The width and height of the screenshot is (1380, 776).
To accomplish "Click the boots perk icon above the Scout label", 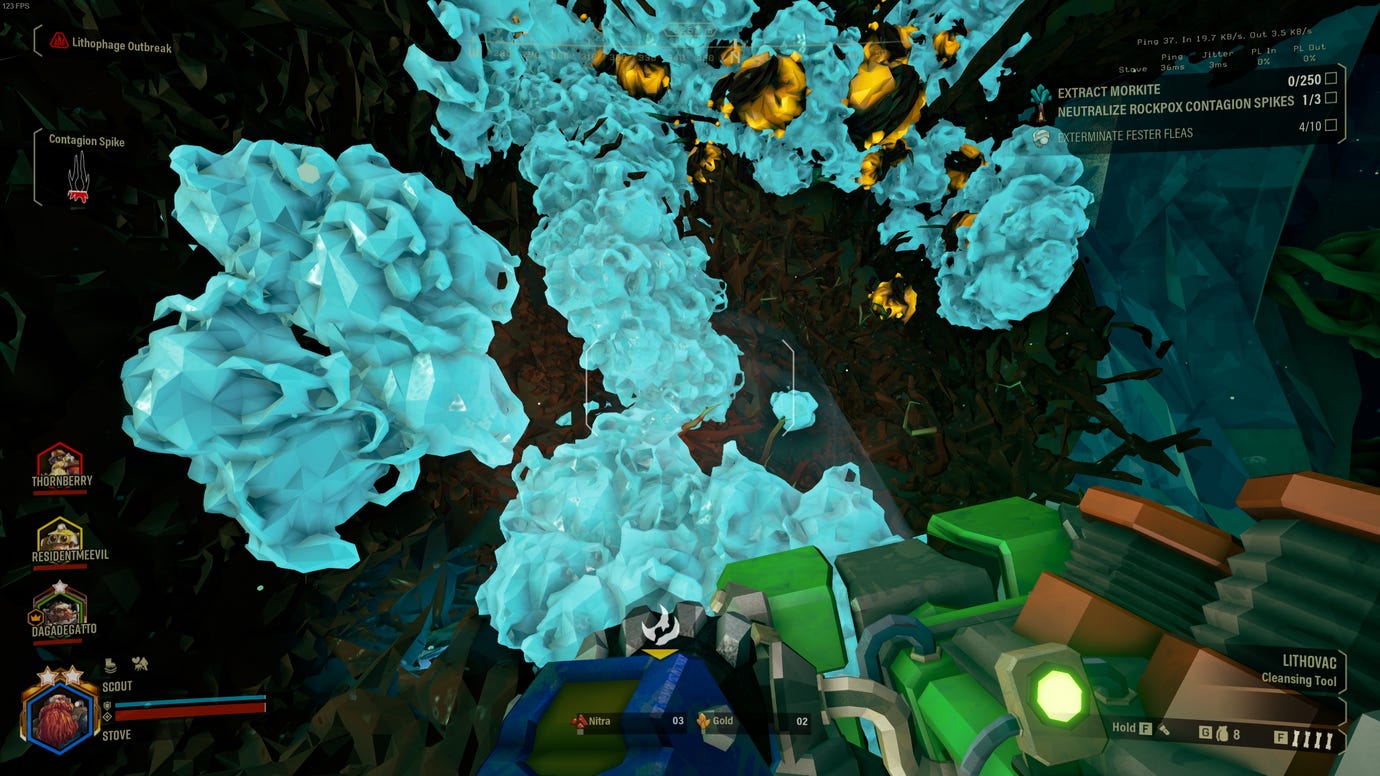I will click(x=110, y=665).
